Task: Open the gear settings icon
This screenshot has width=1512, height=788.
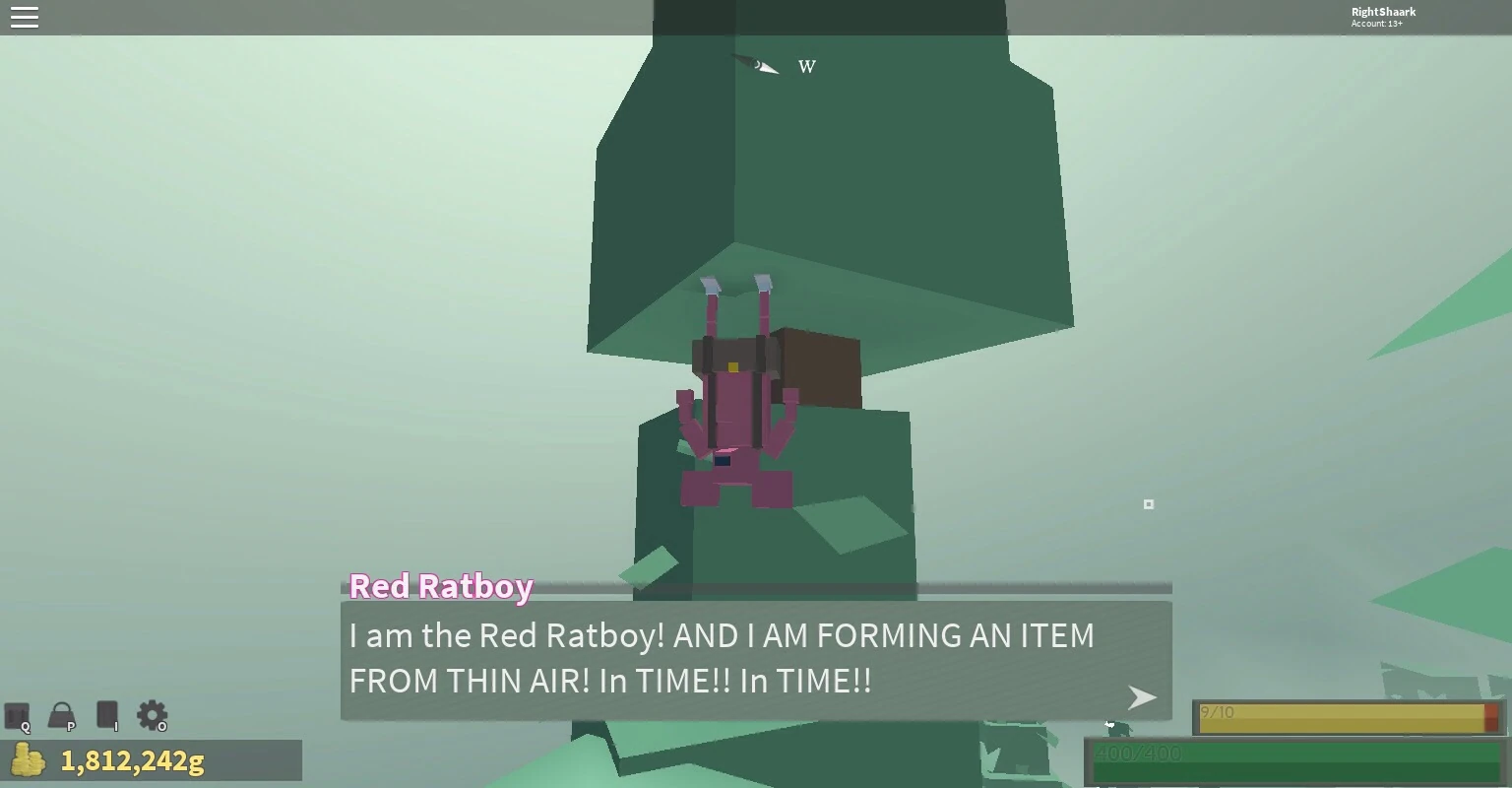Action: point(152,715)
